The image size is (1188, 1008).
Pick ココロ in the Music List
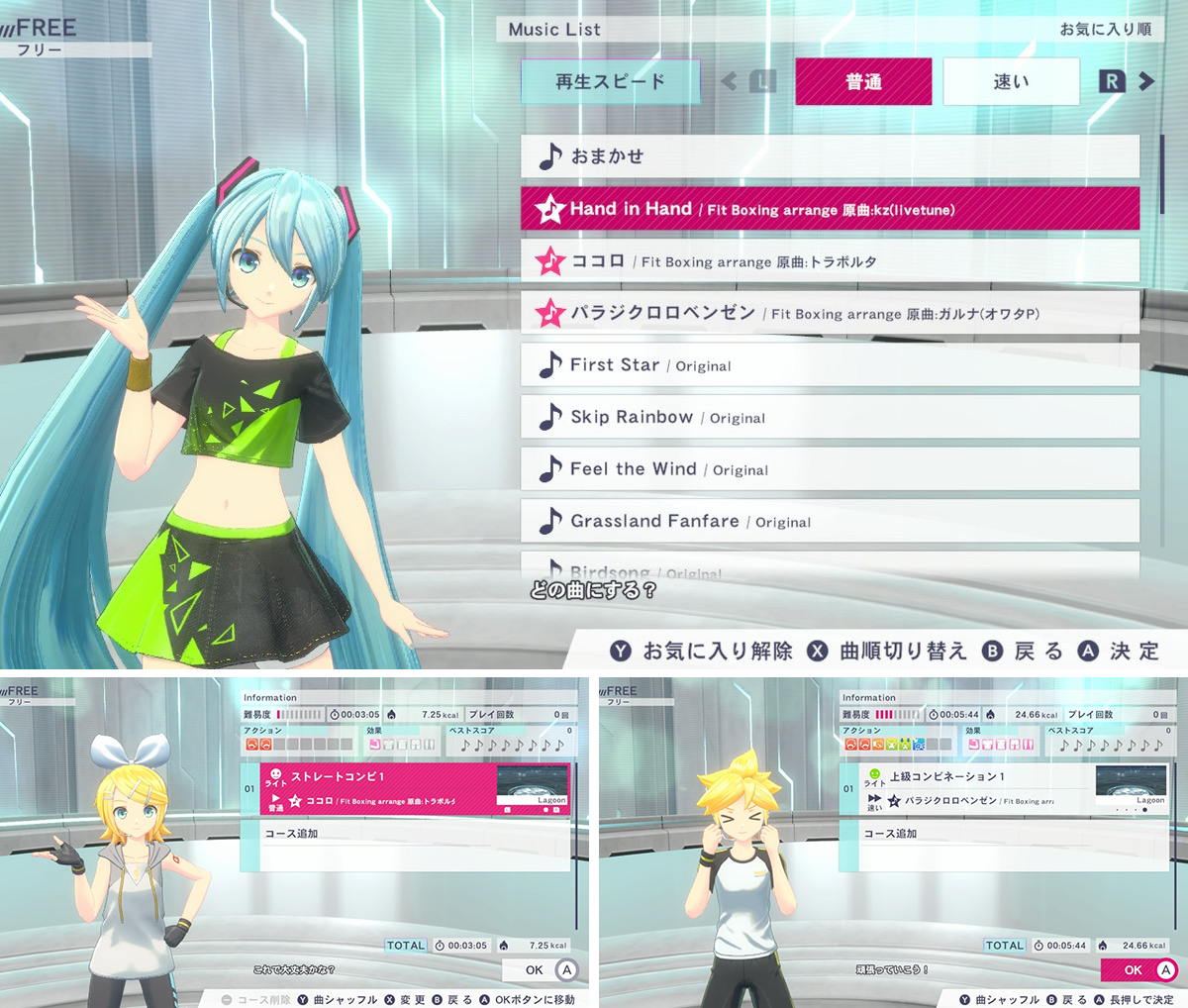[830, 261]
